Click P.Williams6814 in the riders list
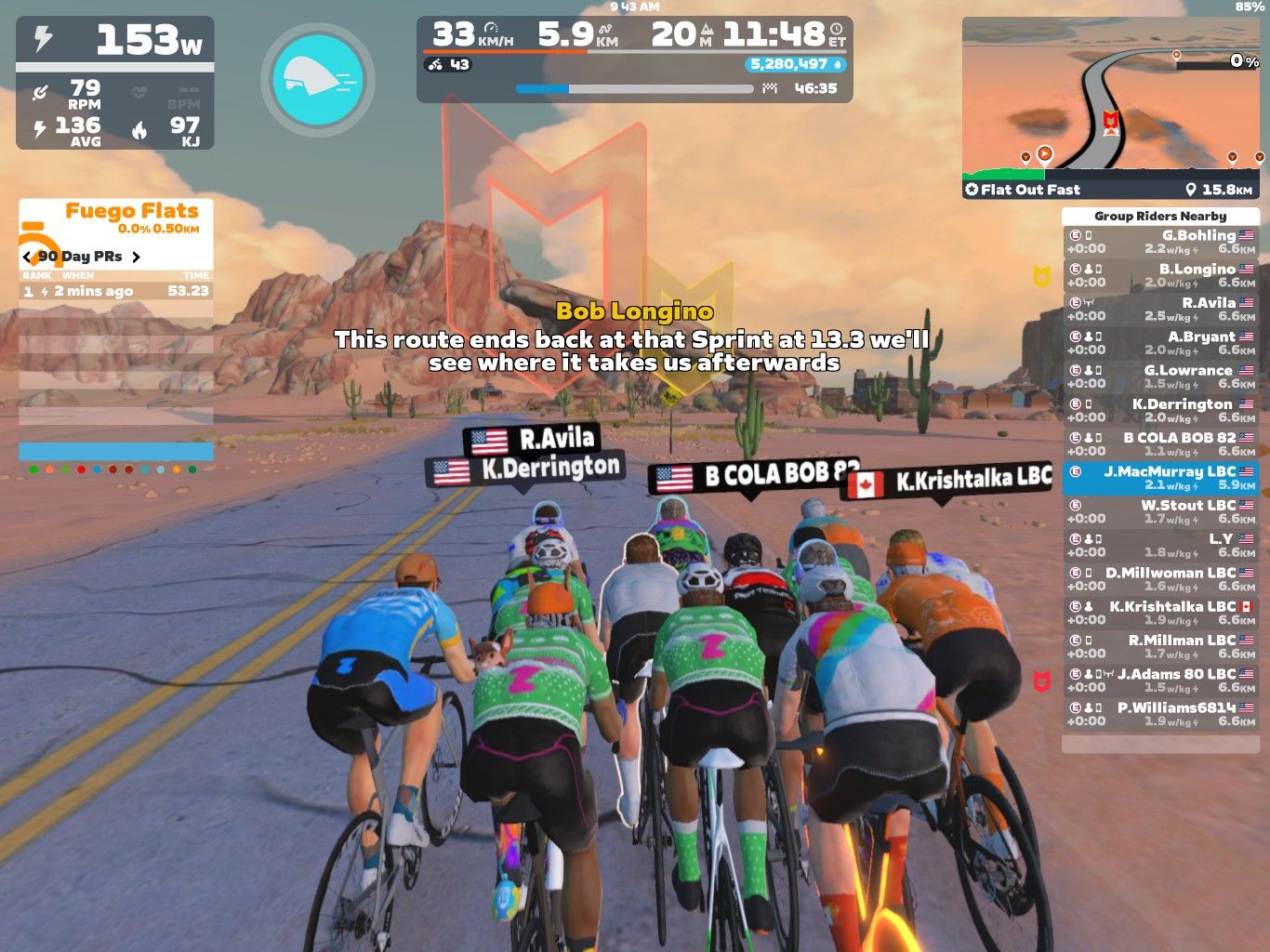This screenshot has height=952, width=1270. tap(1160, 714)
